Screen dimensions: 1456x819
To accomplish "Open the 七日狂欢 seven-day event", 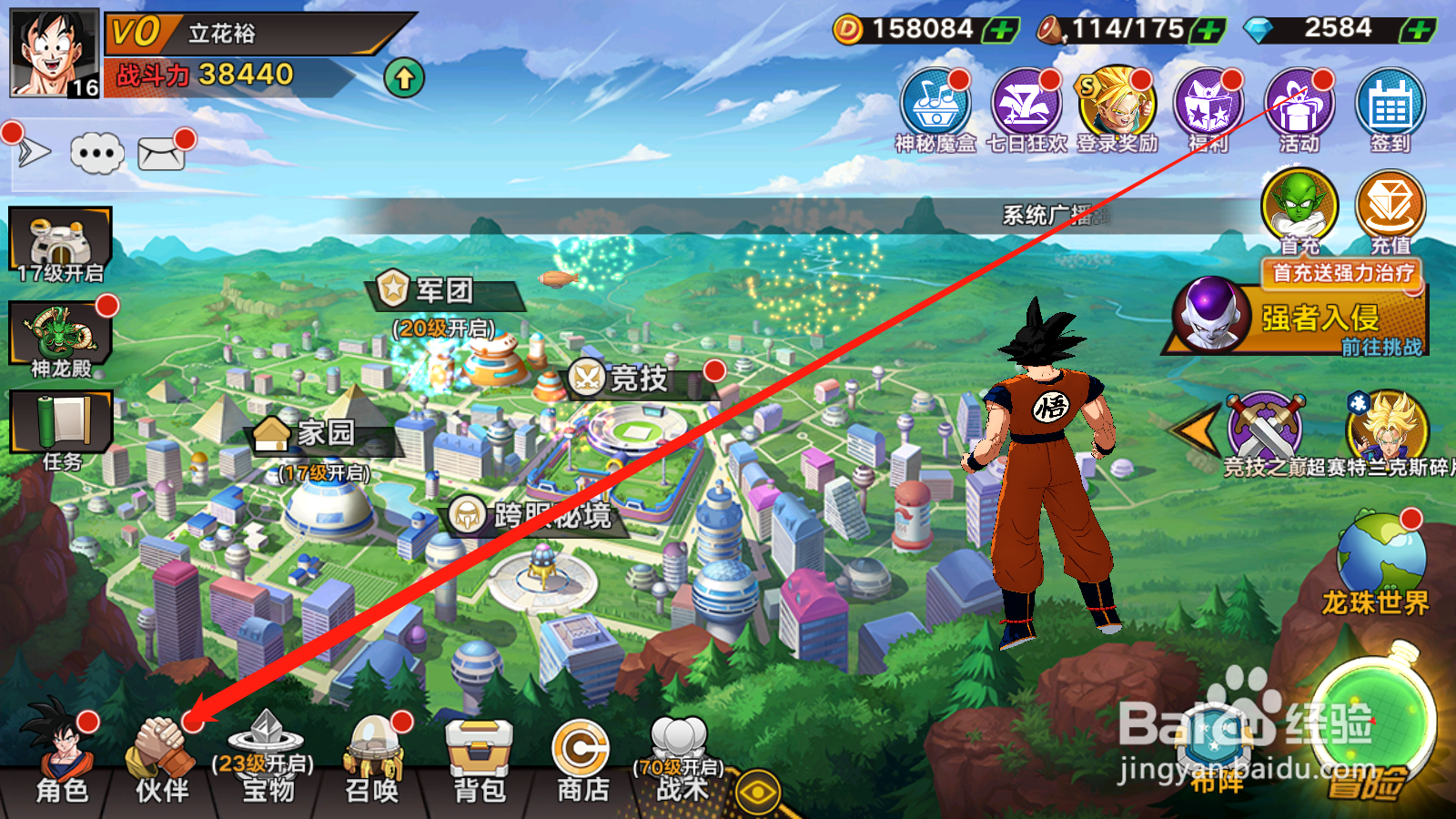I will coord(1026,109).
